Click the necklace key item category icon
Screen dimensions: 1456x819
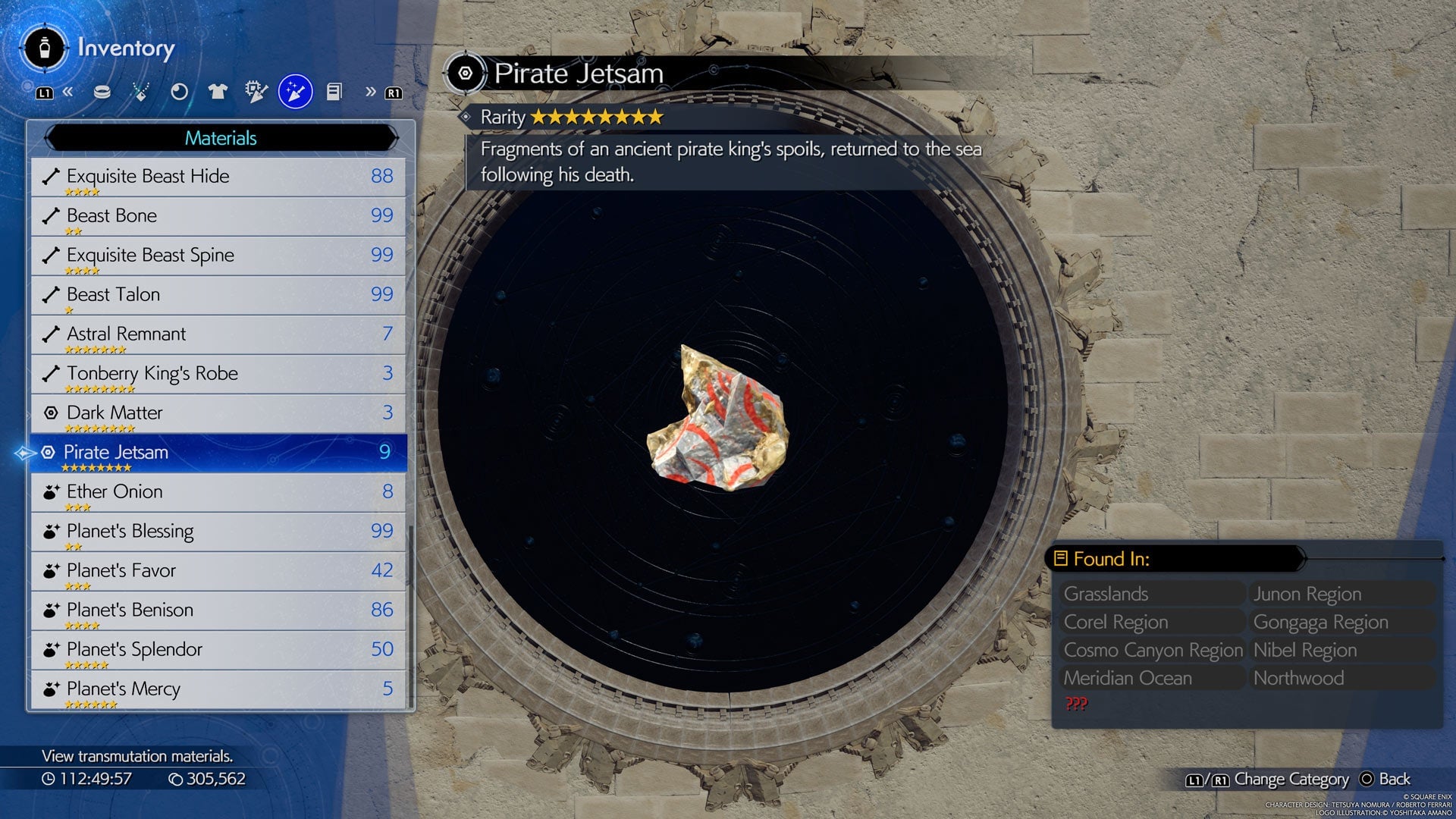[x=141, y=91]
